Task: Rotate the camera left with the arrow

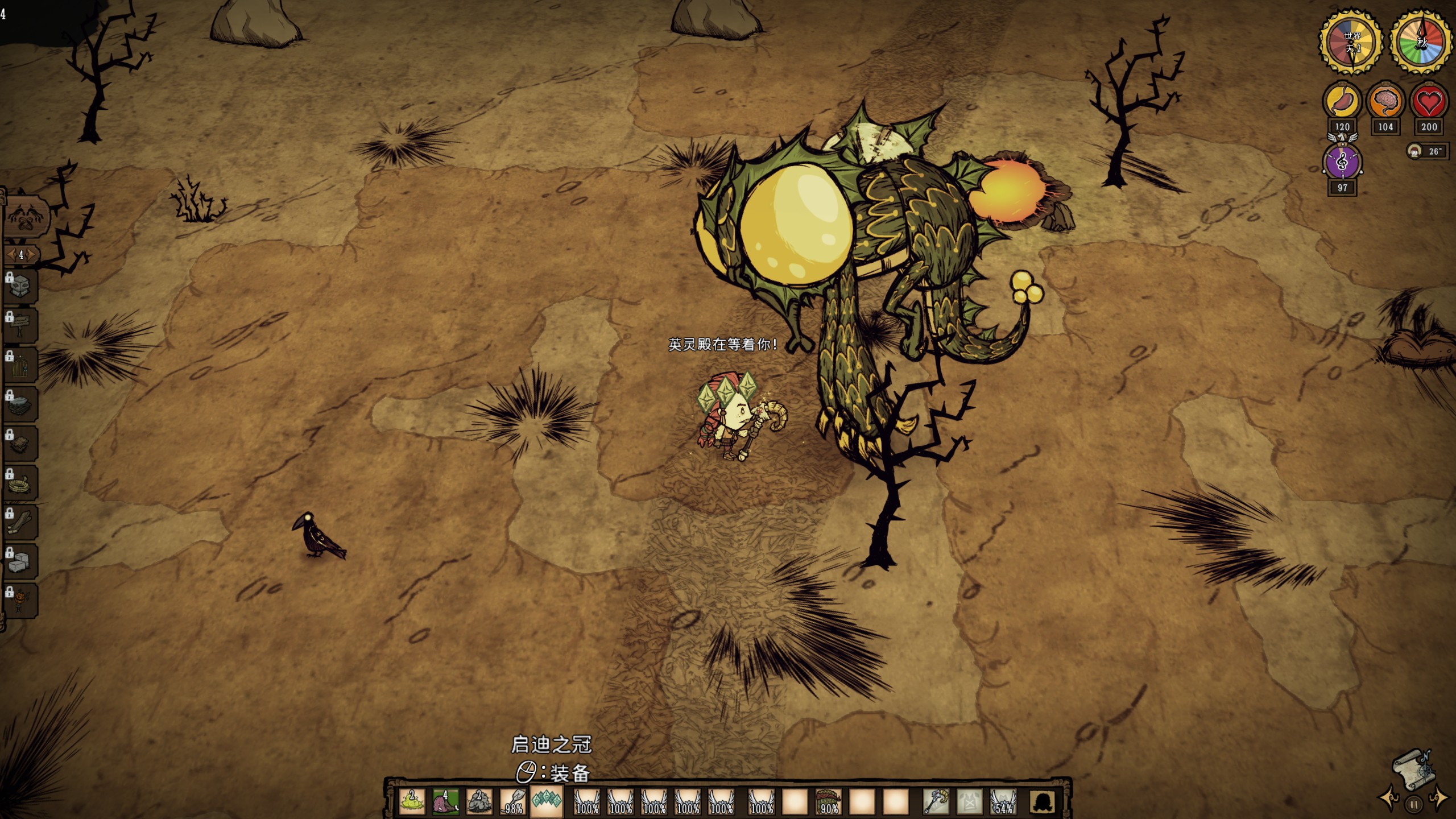Action: click(1388, 797)
